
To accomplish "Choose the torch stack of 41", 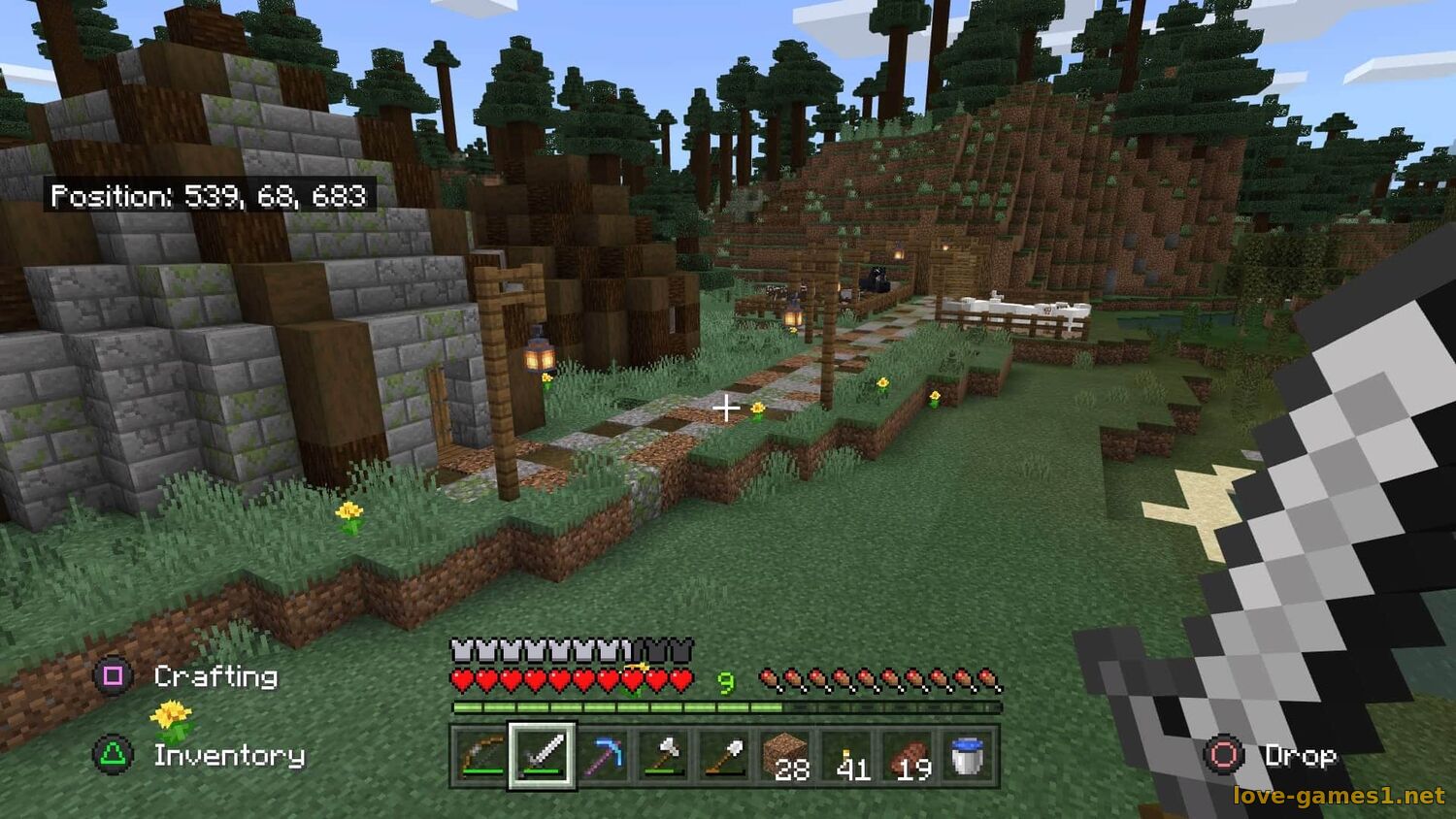I will [x=847, y=756].
